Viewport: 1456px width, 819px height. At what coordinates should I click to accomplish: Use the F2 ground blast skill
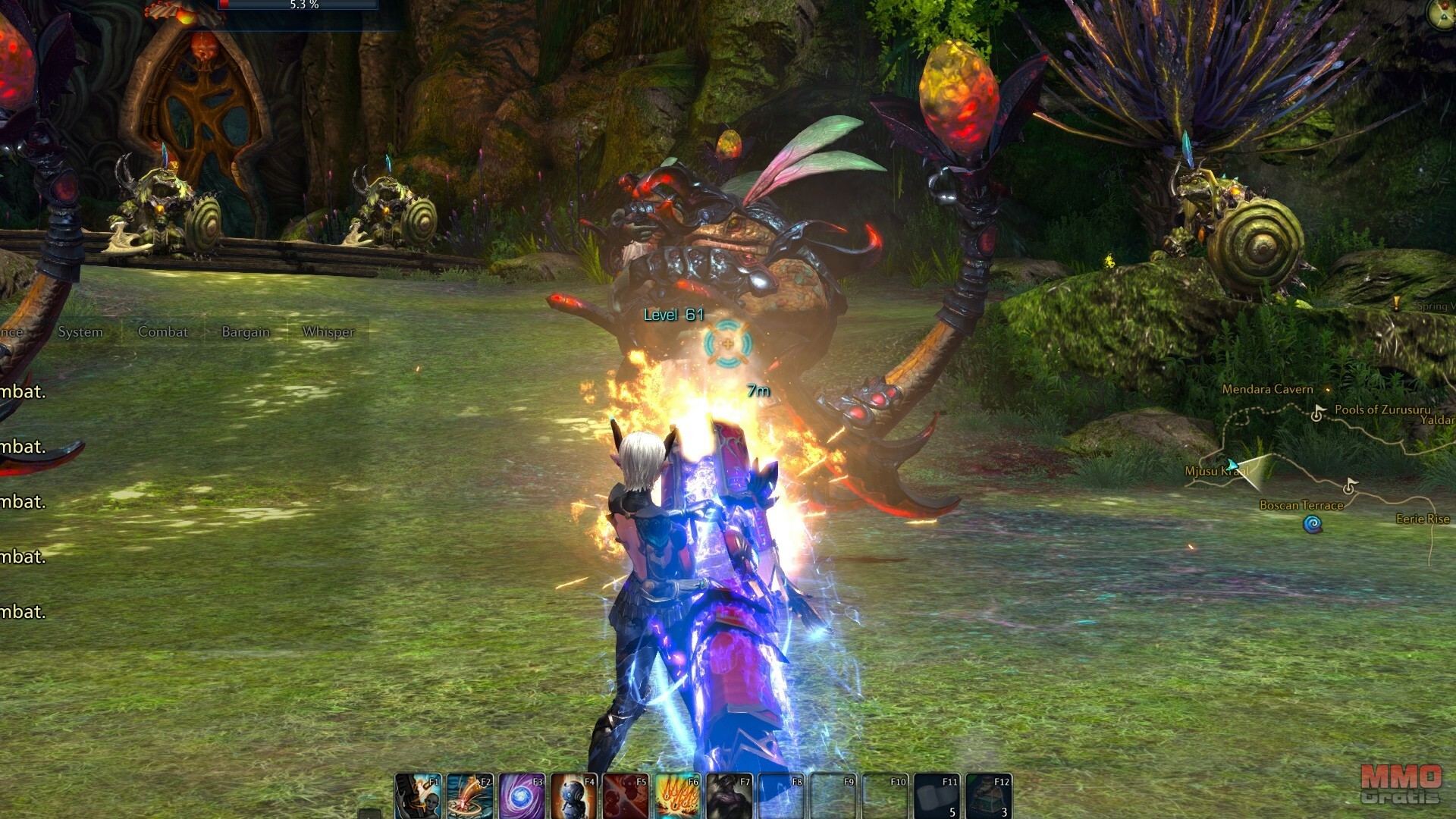click(x=470, y=796)
